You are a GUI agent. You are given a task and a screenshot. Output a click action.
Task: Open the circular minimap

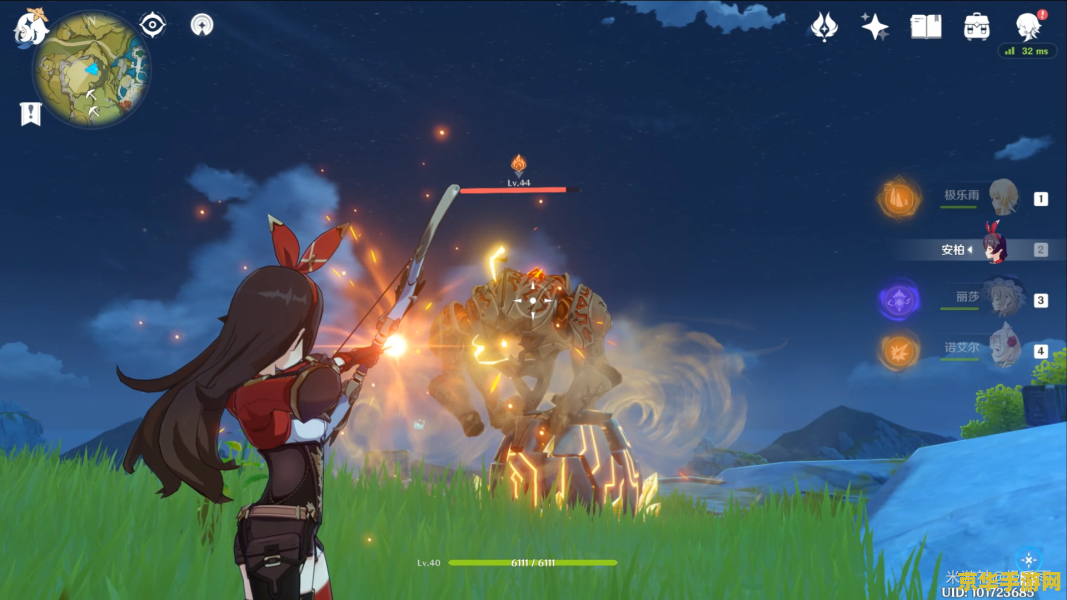[92, 69]
